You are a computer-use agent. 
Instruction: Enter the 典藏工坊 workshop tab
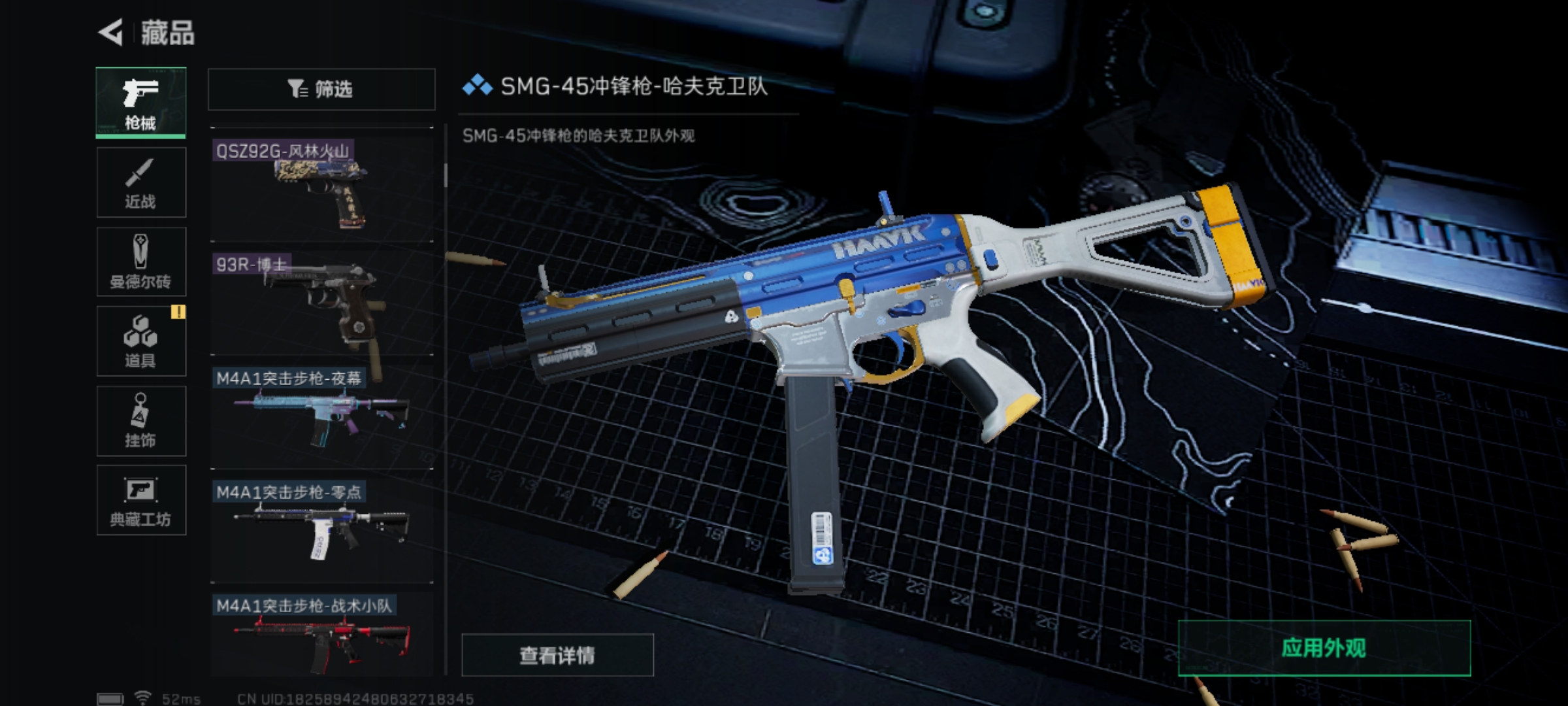[141, 501]
